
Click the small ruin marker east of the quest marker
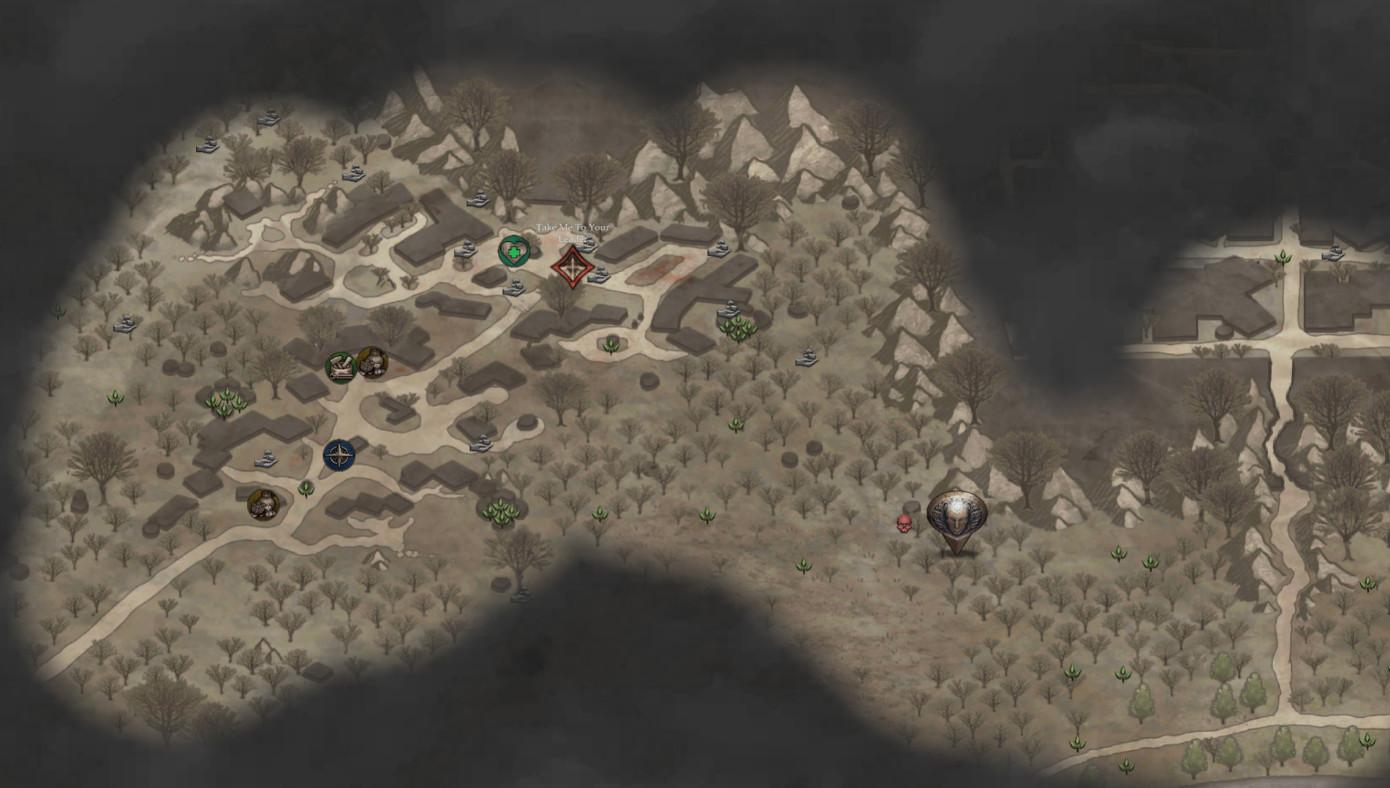pyautogui.click(x=600, y=275)
